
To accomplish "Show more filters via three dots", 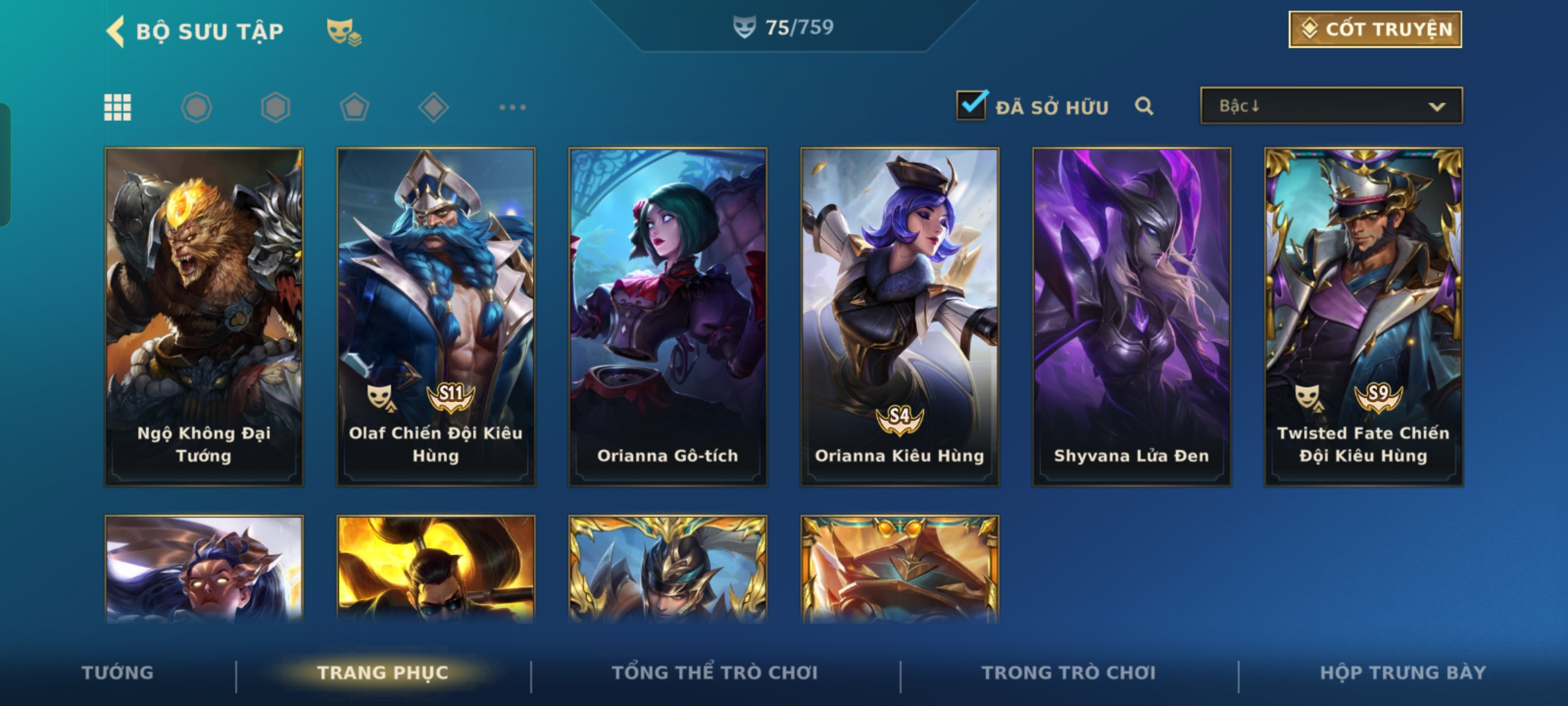I will [512, 107].
